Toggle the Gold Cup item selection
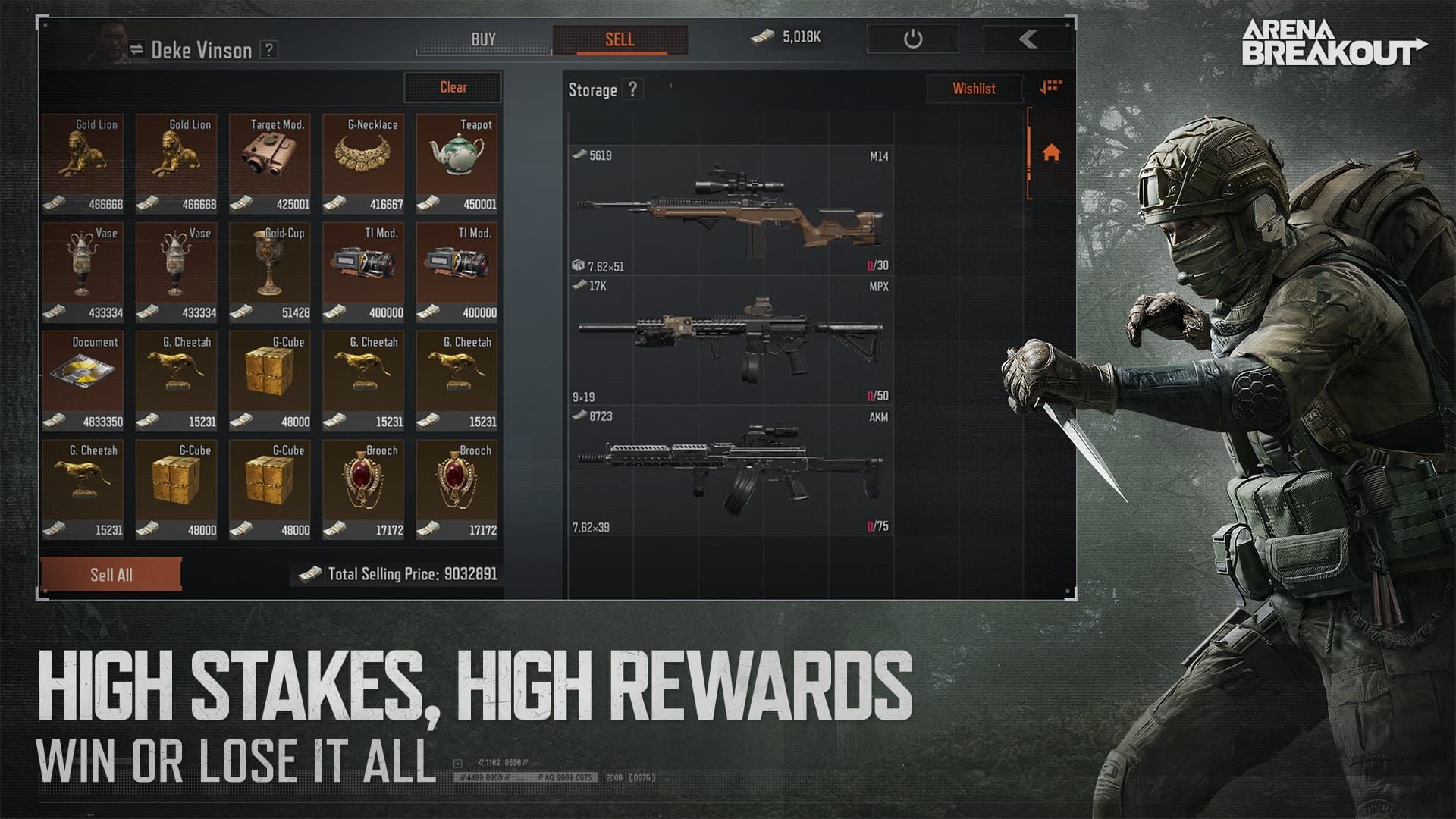Viewport: 1456px width, 819px height. (270, 268)
